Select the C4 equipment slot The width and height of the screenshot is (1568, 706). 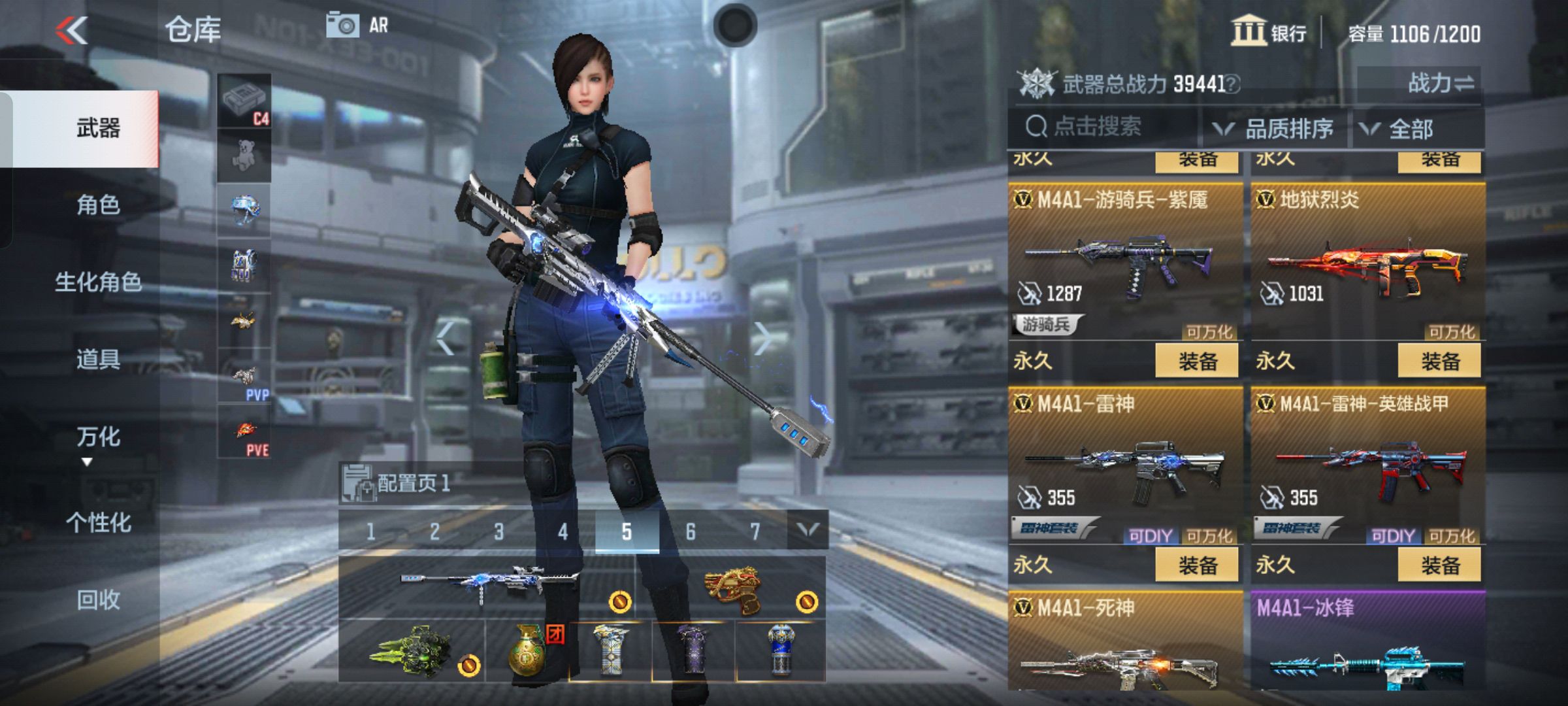[245, 101]
